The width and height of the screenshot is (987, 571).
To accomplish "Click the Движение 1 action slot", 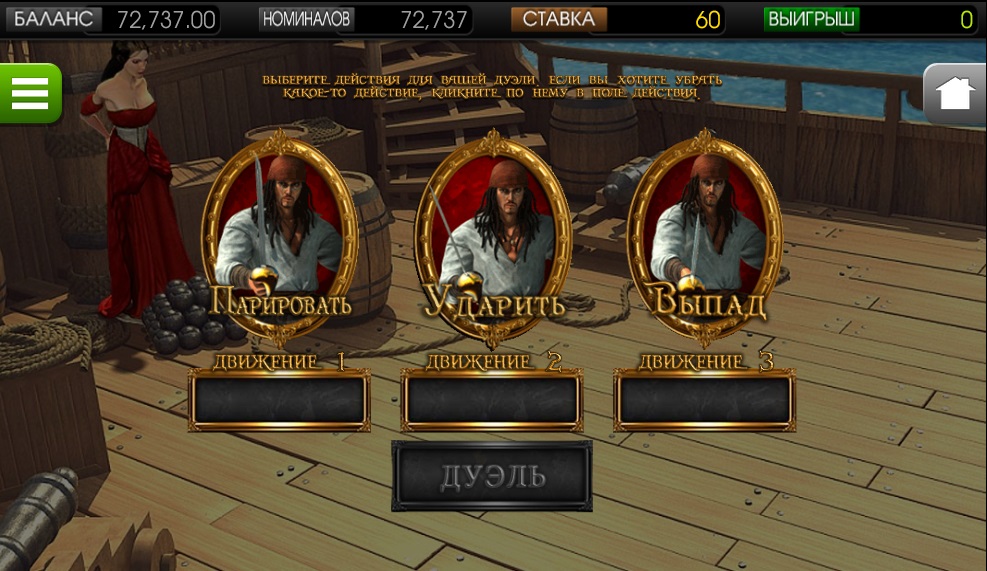I will 279,400.
